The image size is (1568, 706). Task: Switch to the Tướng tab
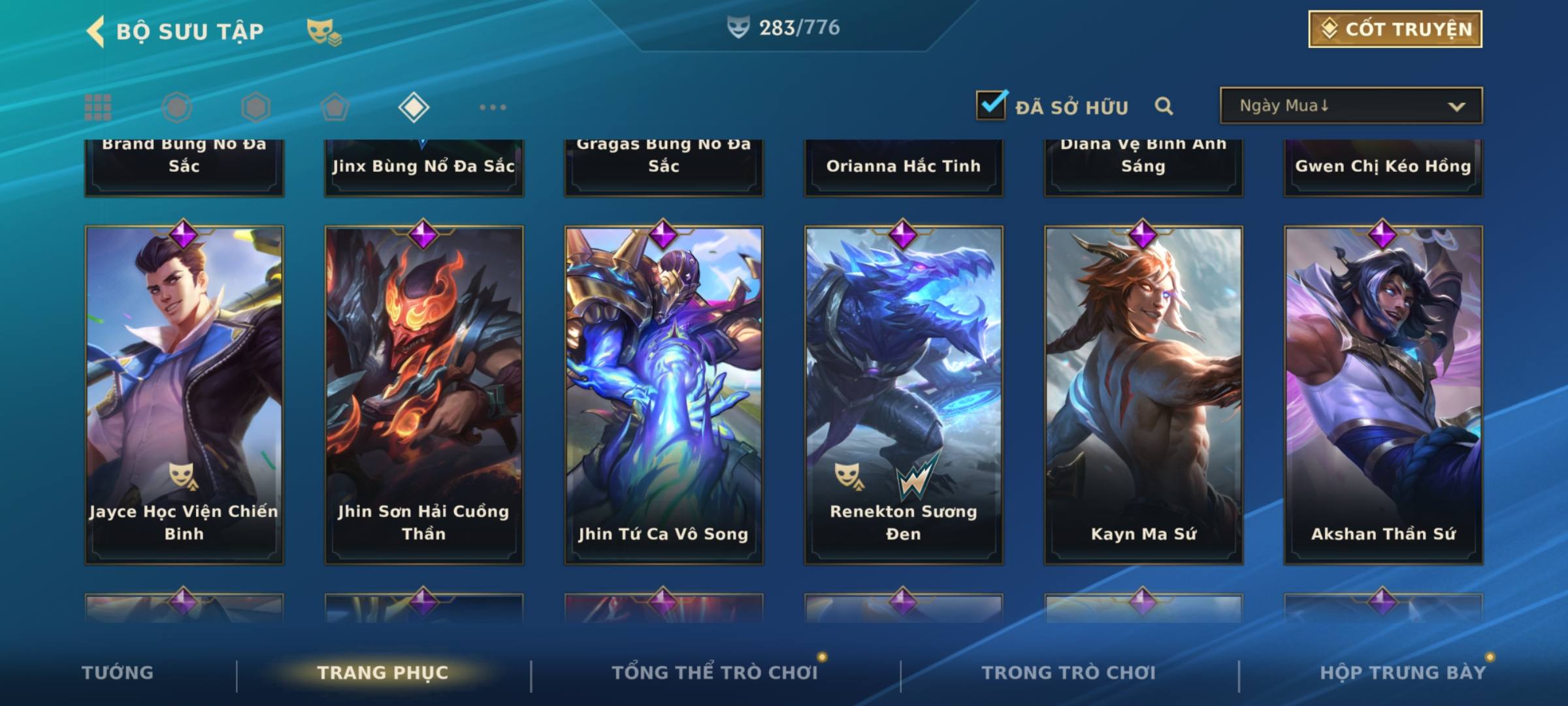118,673
